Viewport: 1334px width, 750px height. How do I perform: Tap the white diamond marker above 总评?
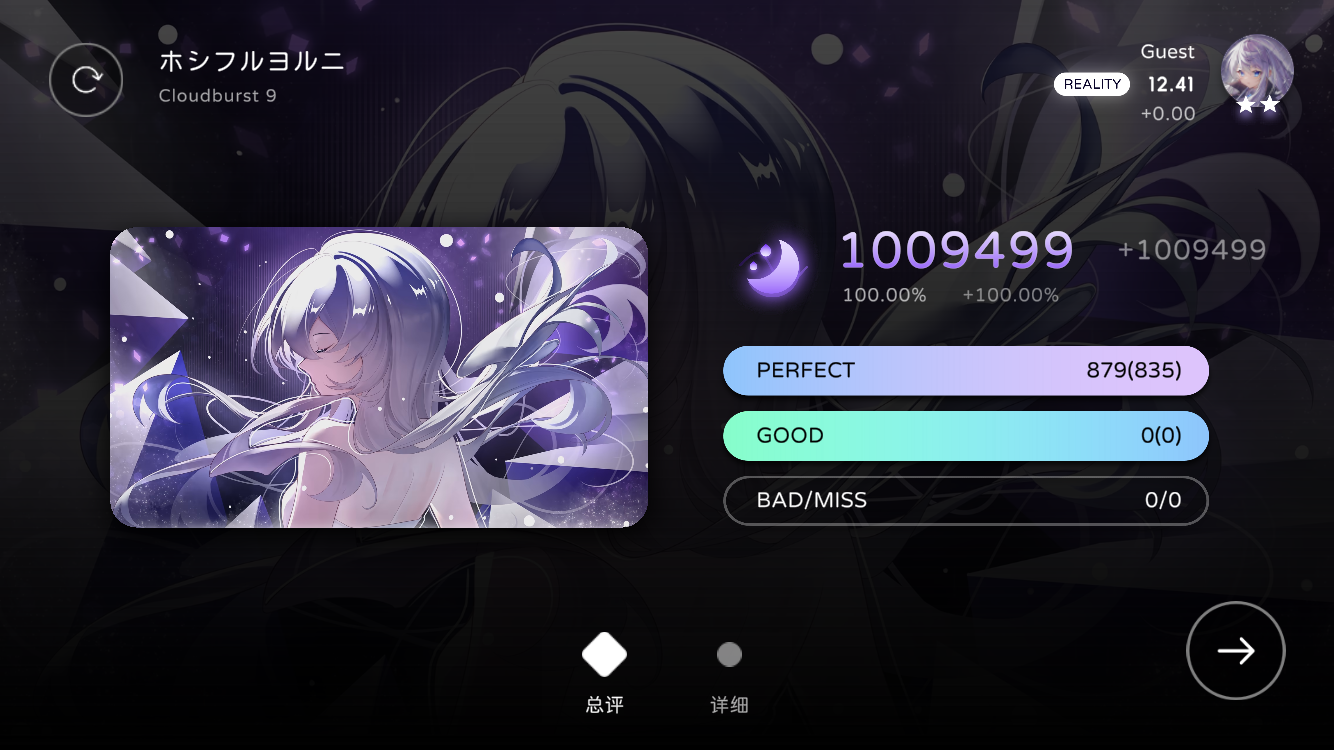coord(604,655)
